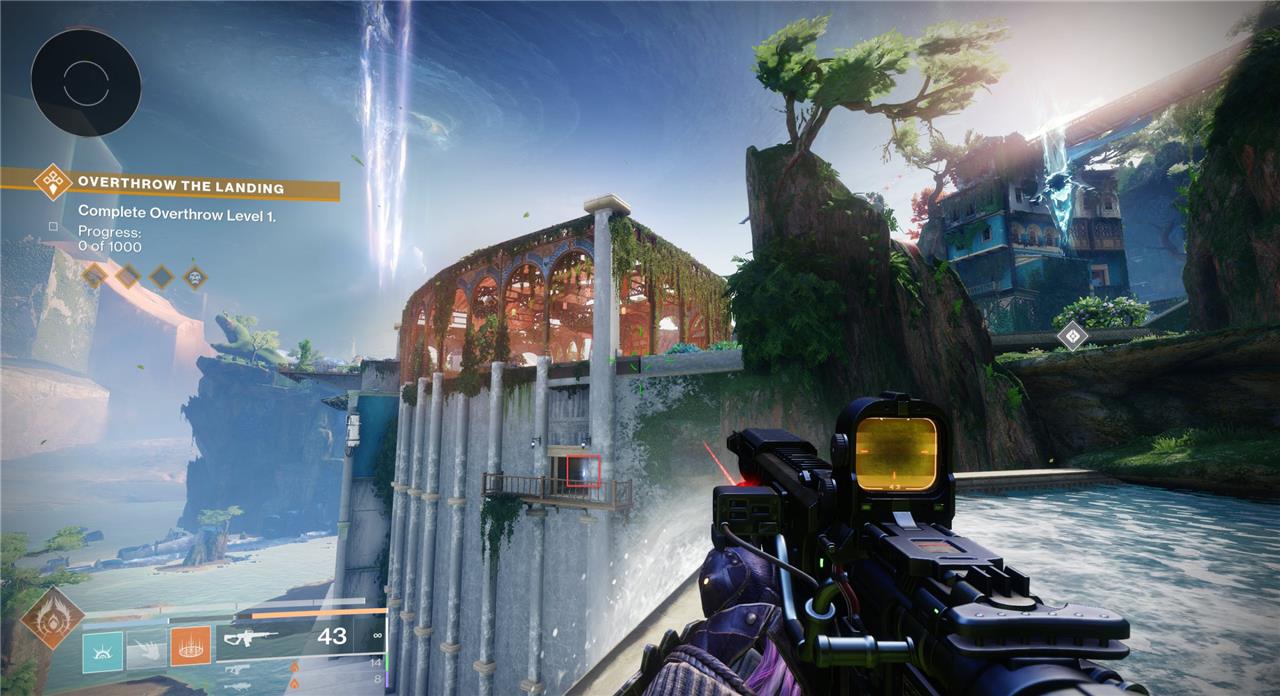Select the equipped auto rifle weapon icon

(x=250, y=637)
